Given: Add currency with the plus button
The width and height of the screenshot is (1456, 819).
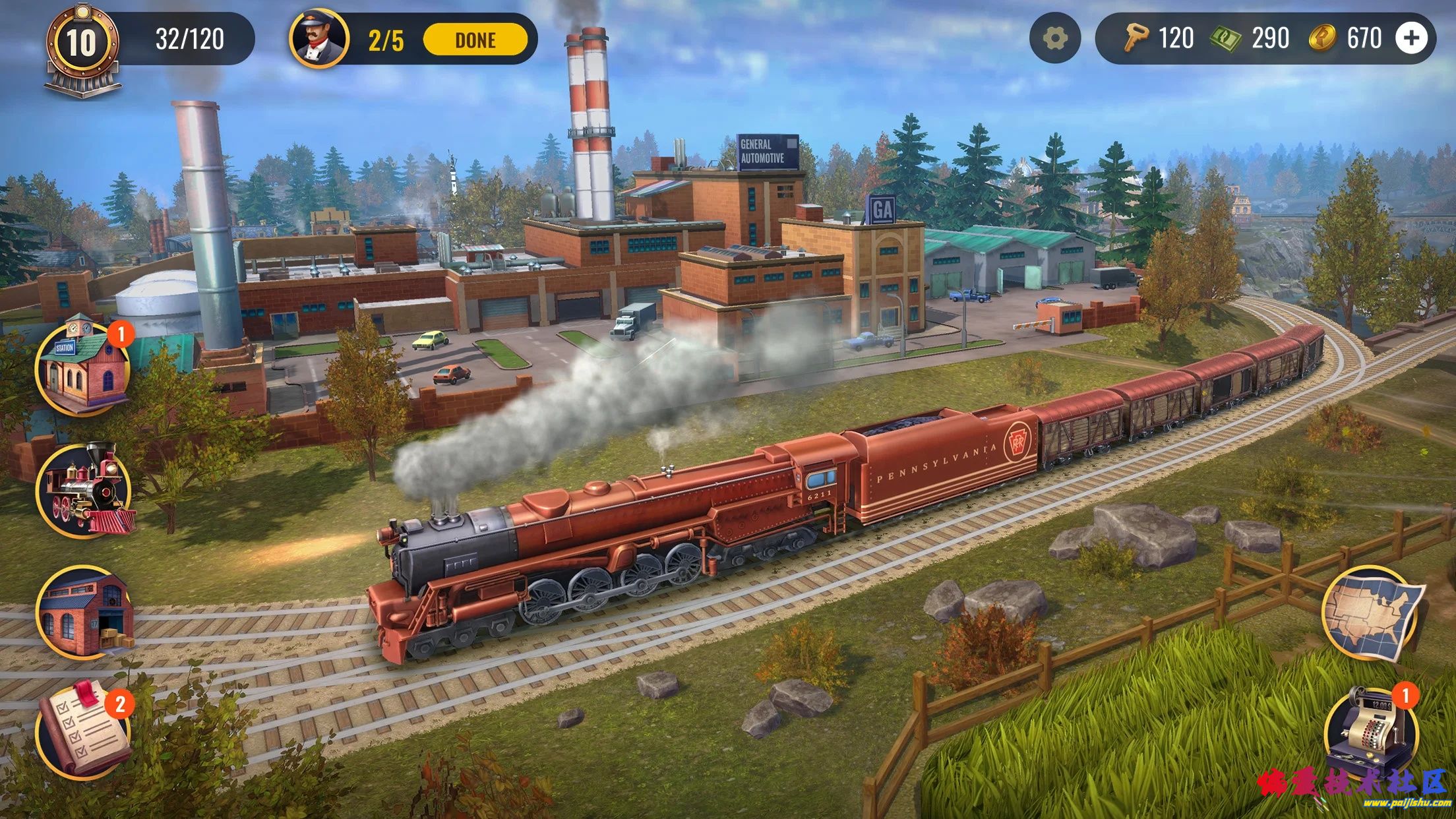Looking at the screenshot, I should pyautogui.click(x=1410, y=38).
